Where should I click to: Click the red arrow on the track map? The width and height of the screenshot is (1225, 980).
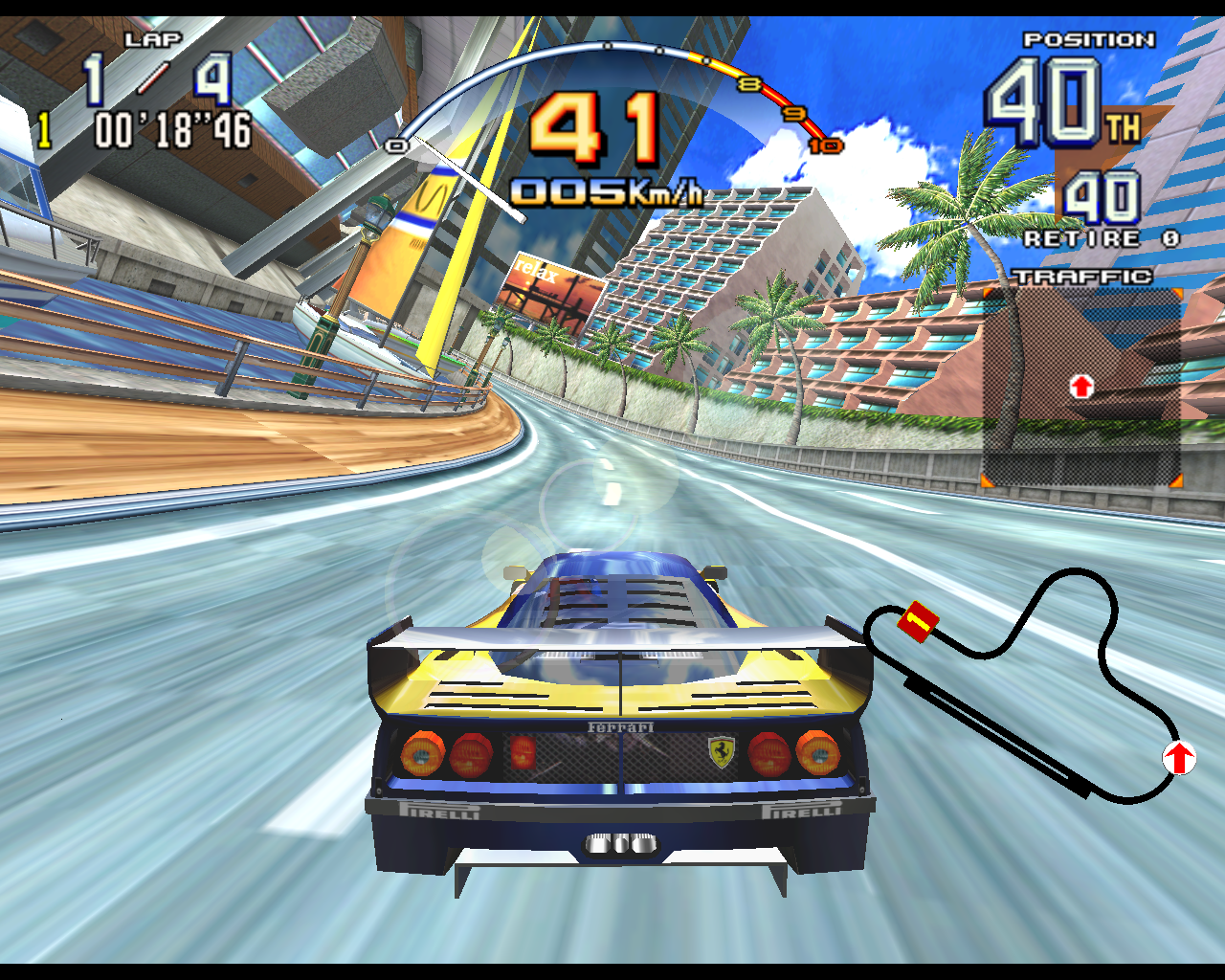(1179, 758)
